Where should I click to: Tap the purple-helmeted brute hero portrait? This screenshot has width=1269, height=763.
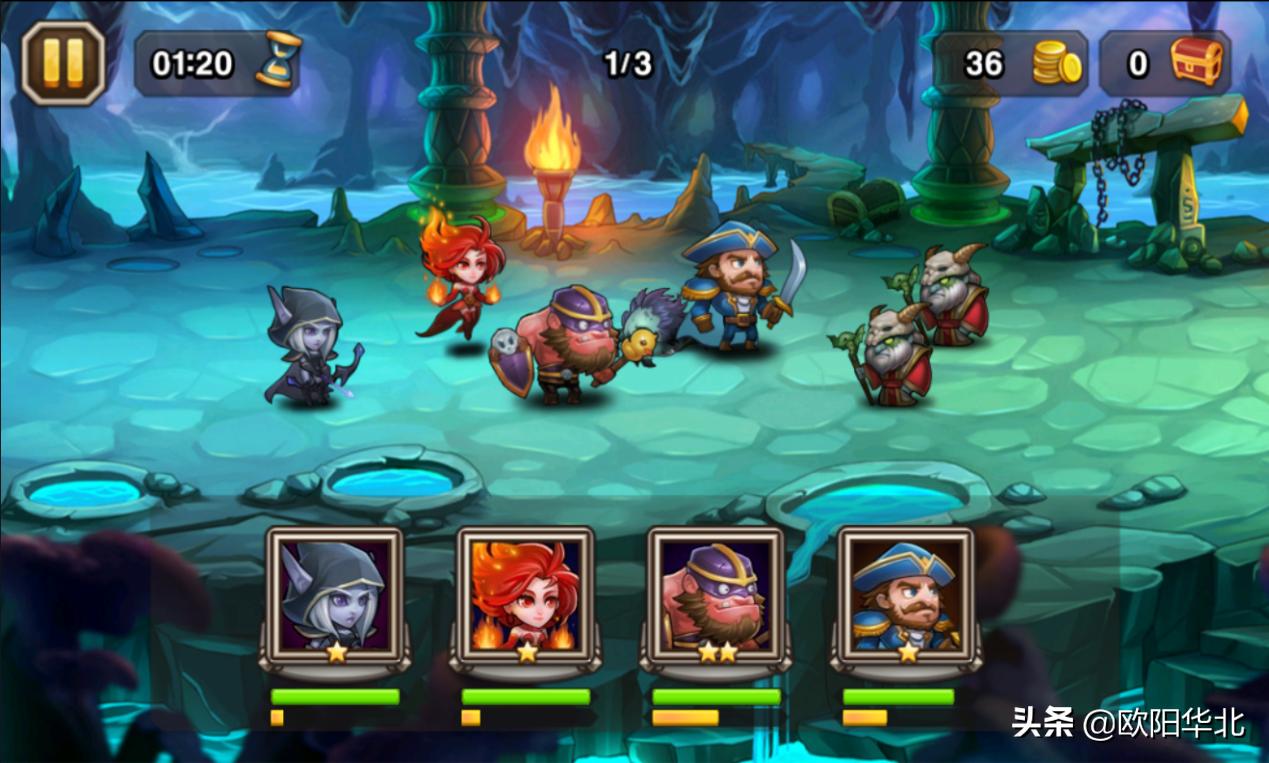click(x=716, y=597)
